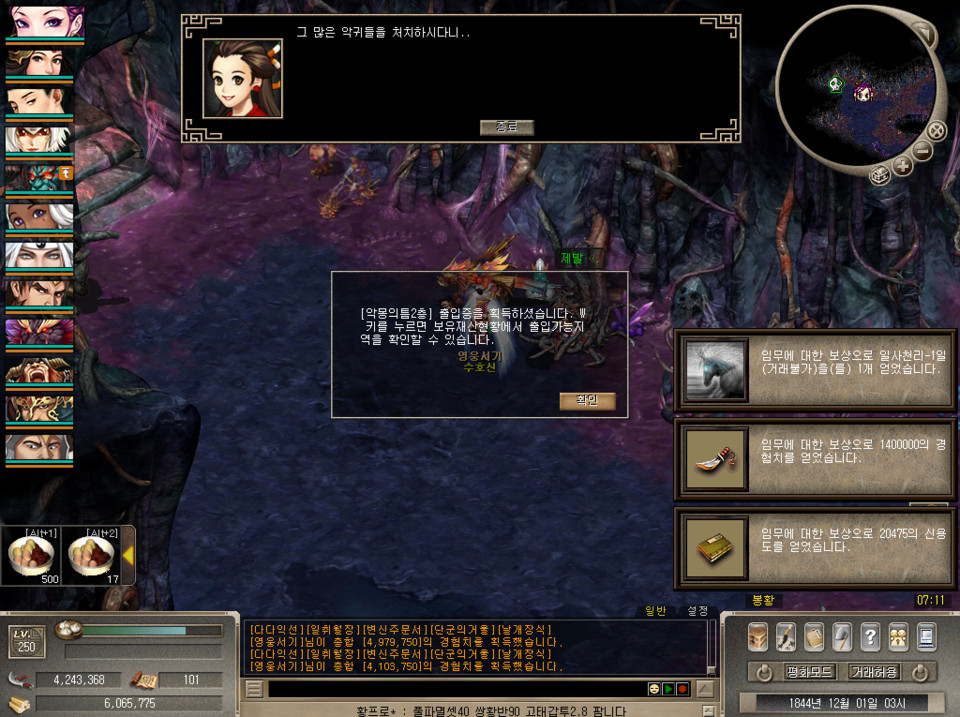Confirm the nightmare gap pass popup with 확인
The image size is (960, 717).
pyautogui.click(x=587, y=401)
